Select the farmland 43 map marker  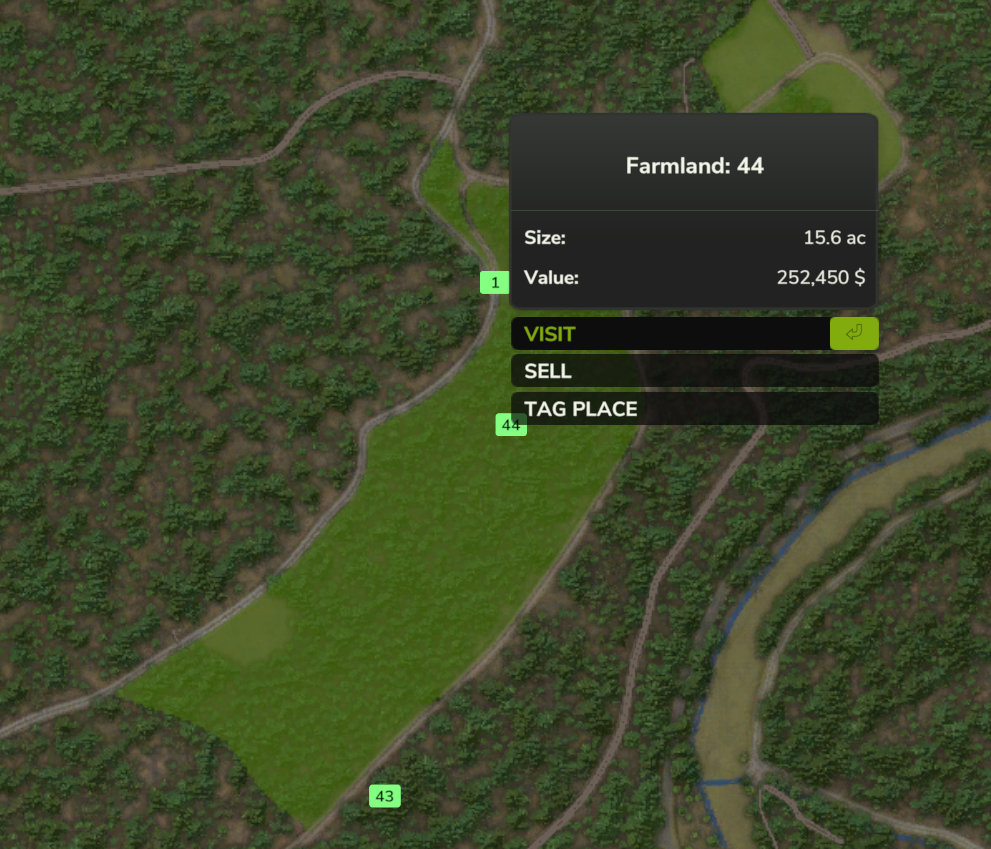(x=385, y=796)
